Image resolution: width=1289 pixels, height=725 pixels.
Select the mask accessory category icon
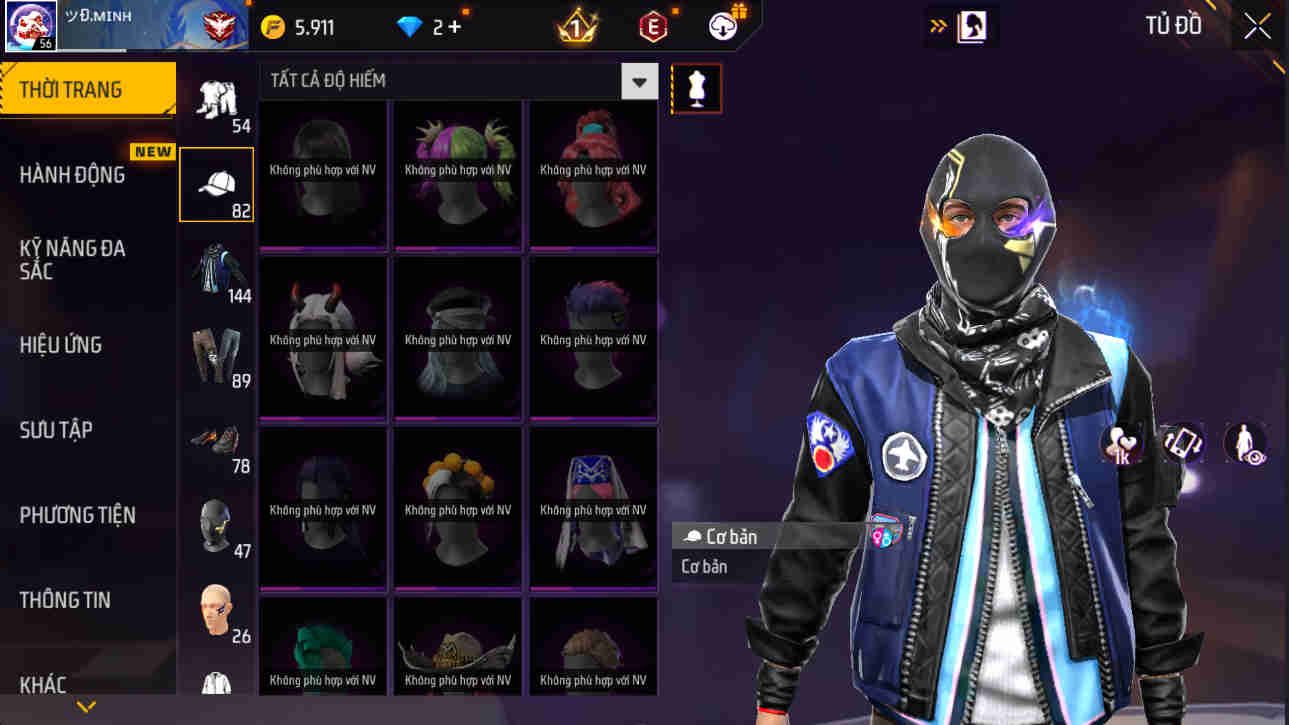tap(216, 522)
